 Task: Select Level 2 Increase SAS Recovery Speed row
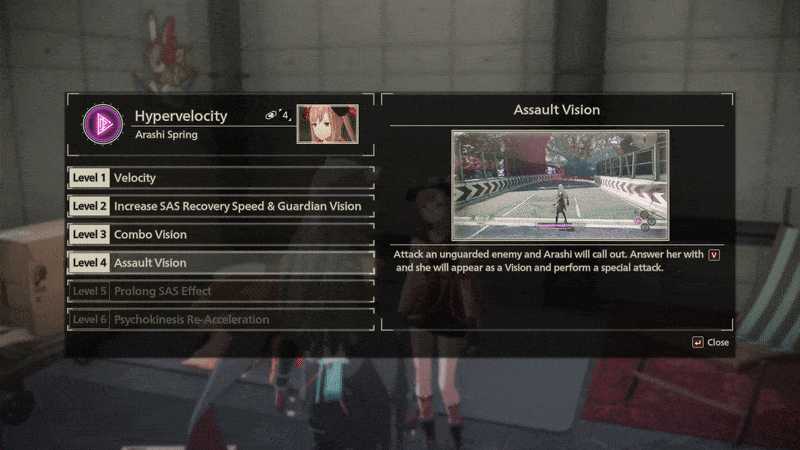220,206
